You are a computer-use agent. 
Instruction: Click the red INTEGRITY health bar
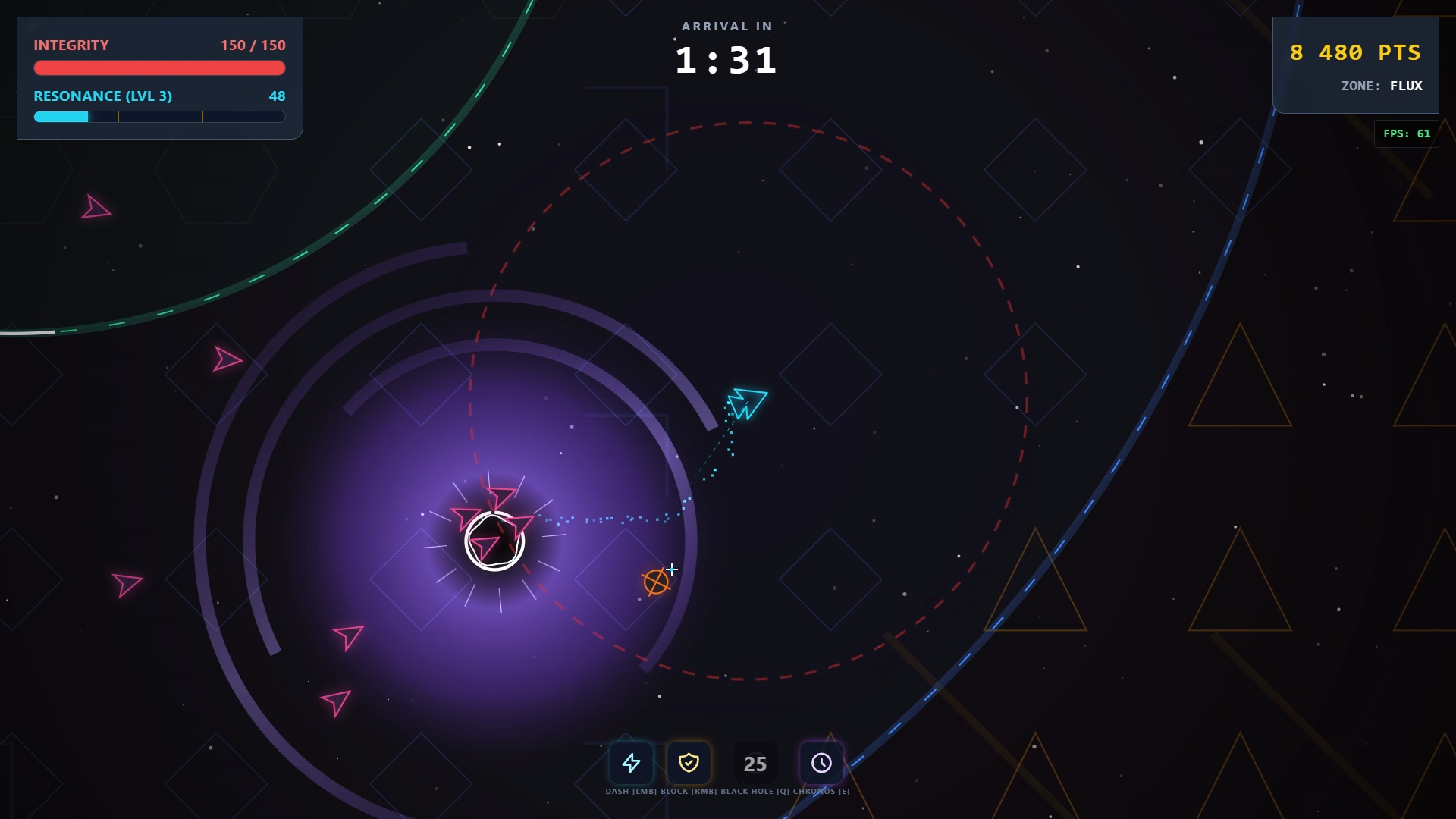click(x=159, y=67)
